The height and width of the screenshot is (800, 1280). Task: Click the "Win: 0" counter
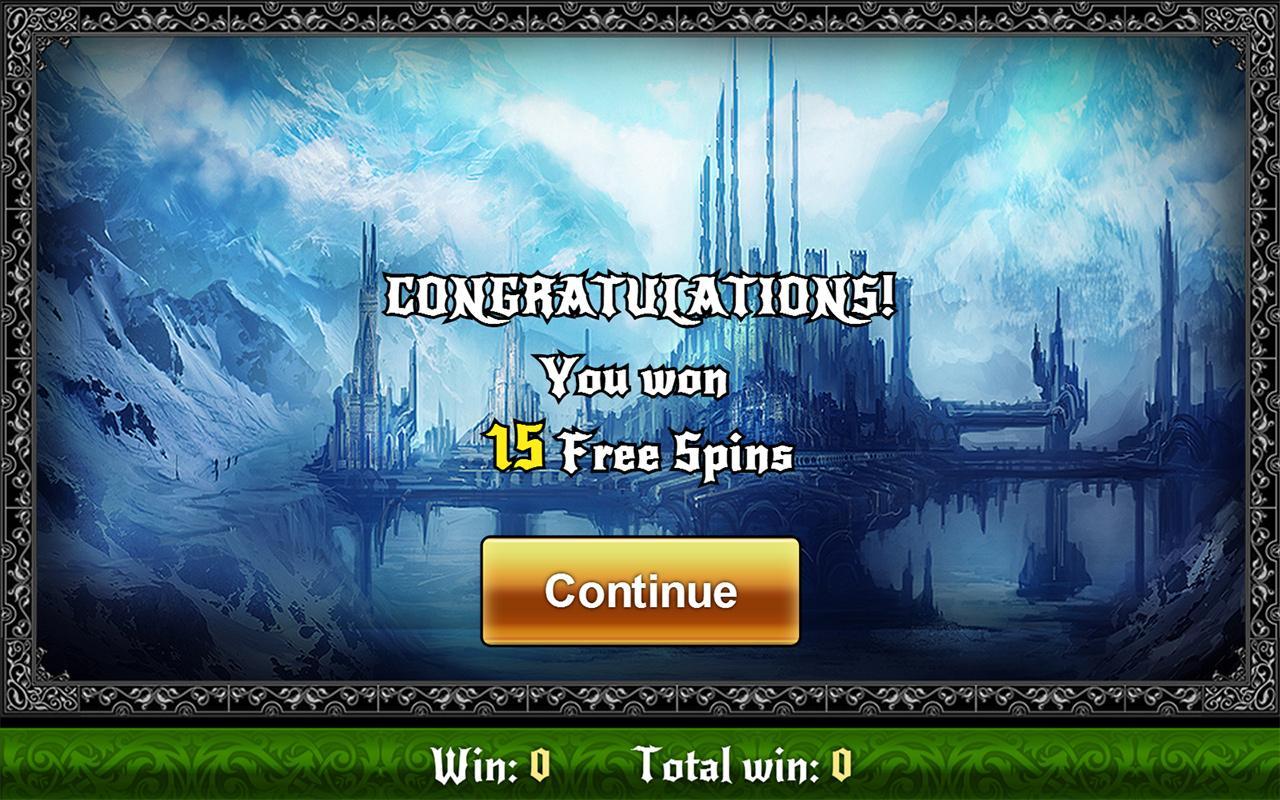[489, 768]
